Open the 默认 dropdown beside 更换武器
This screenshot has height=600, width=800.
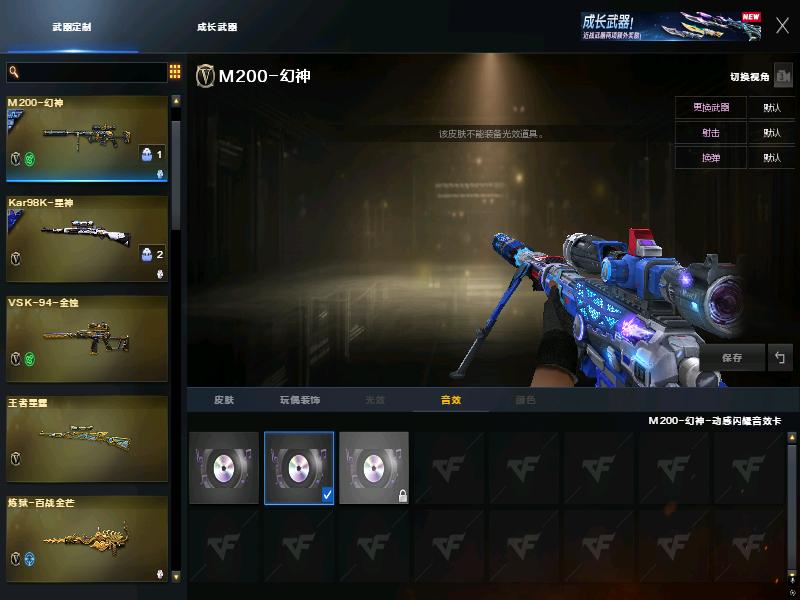pyautogui.click(x=772, y=107)
